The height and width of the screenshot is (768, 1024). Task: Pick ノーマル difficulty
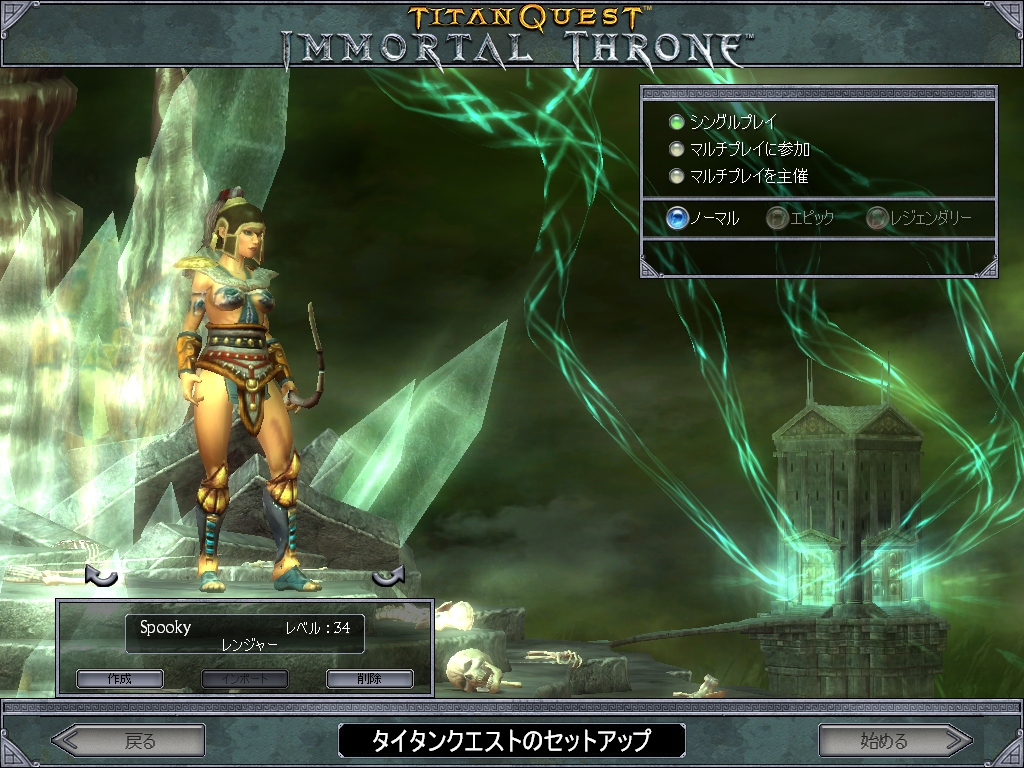pos(678,218)
